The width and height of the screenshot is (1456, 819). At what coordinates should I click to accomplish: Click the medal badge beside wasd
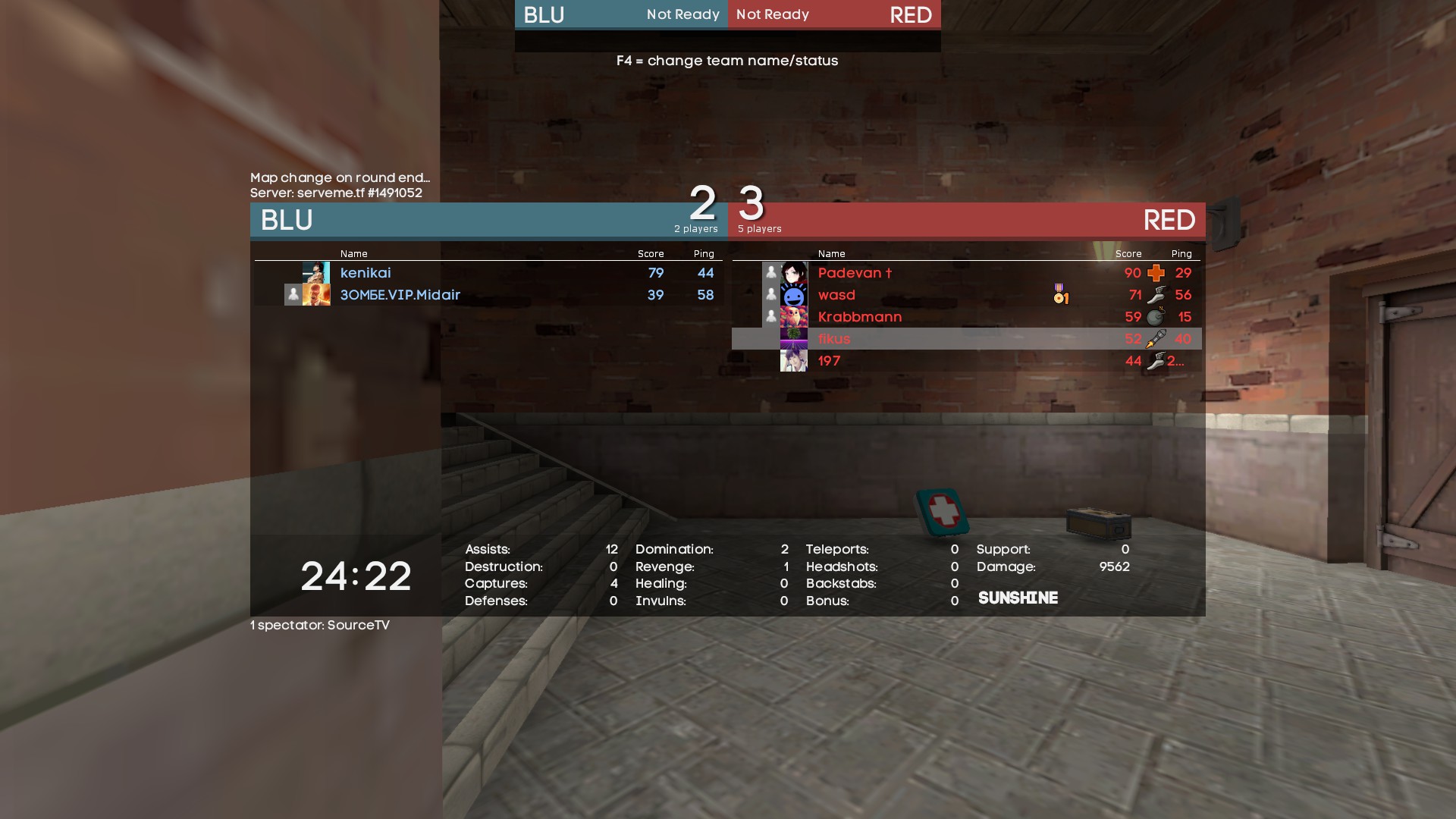(1061, 294)
